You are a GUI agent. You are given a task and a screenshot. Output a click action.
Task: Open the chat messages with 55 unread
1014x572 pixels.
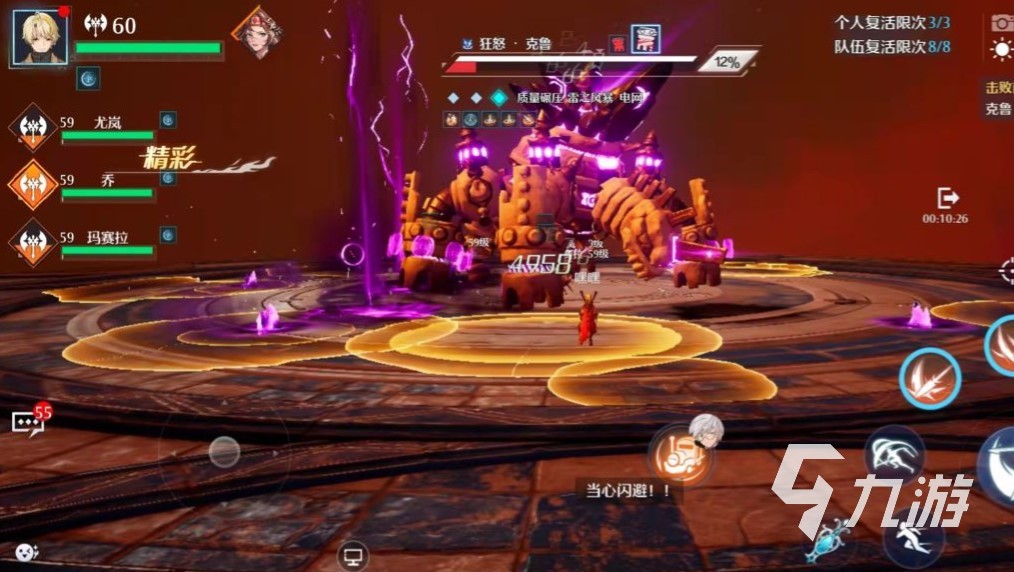(x=30, y=421)
